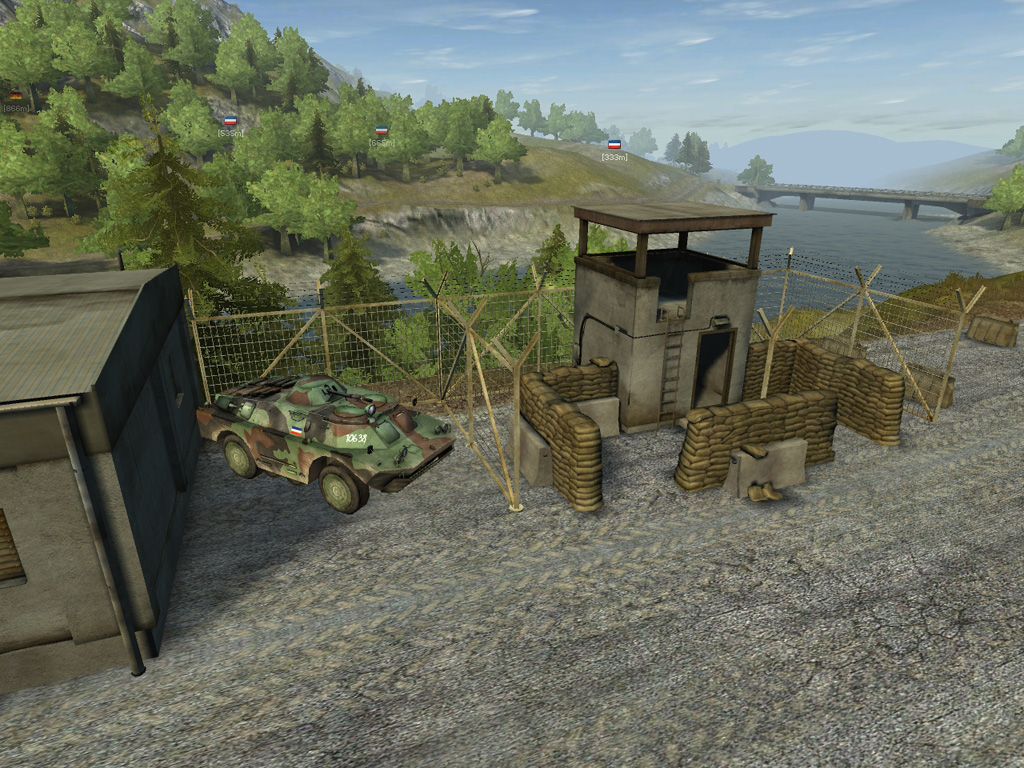Choose the flag marker labeled 333m
The height and width of the screenshot is (768, 1024).
coord(614,145)
